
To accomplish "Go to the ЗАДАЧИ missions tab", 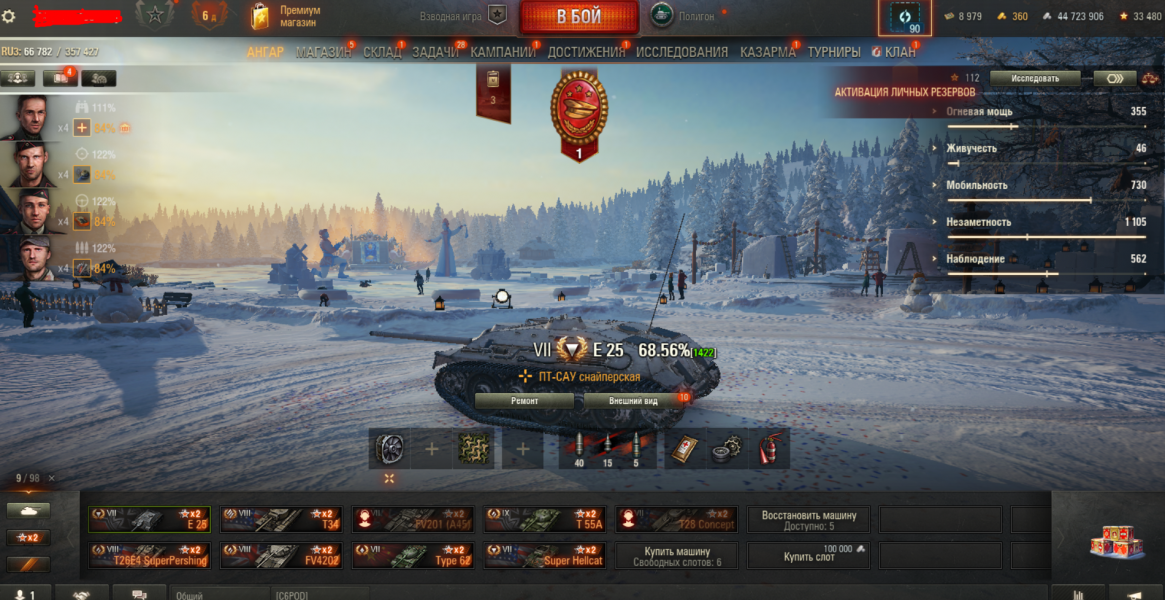I will (x=435, y=52).
